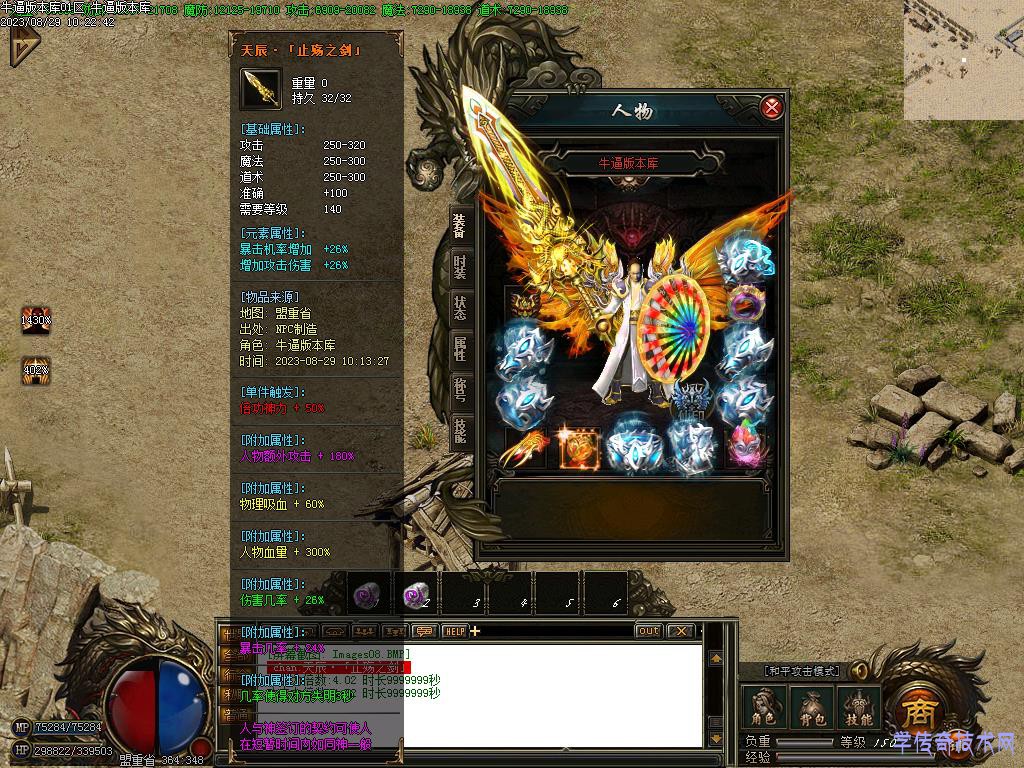Click the chat scroll-up arrow
Screen dimensions: 1024x768
point(716,659)
